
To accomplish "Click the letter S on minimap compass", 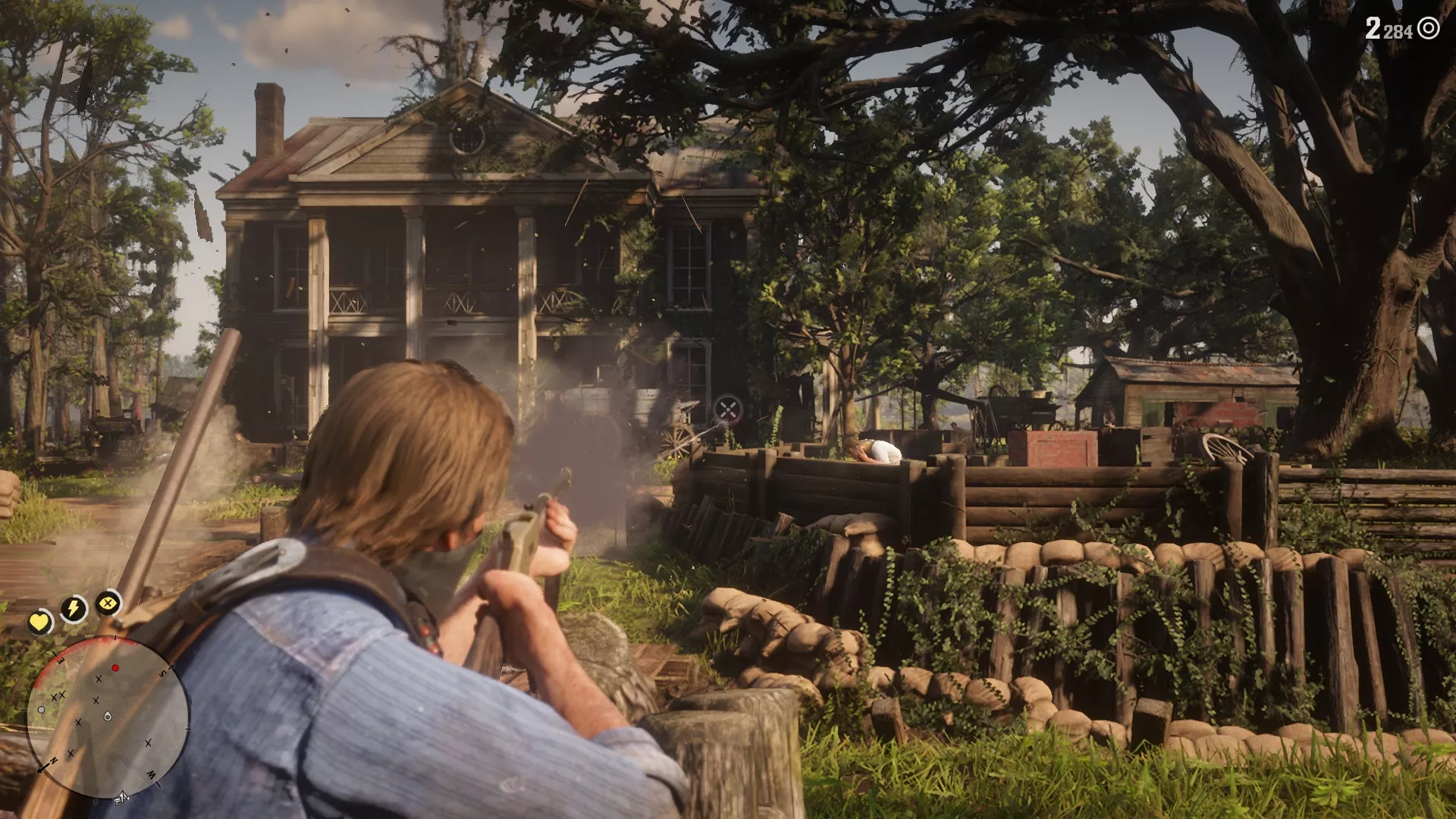I will coord(163,672).
